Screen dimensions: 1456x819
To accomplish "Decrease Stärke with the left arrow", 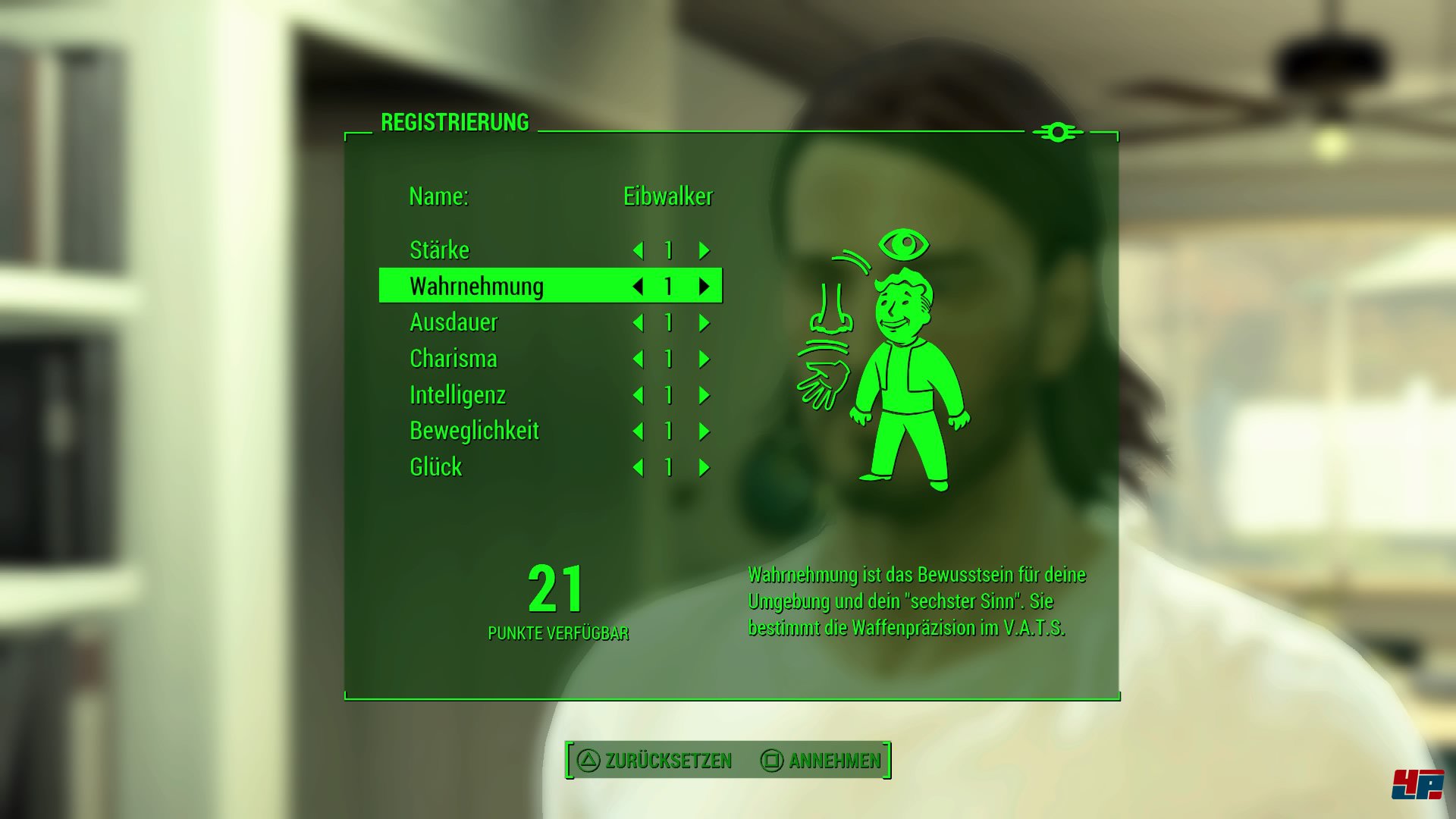I will pyautogui.click(x=638, y=250).
